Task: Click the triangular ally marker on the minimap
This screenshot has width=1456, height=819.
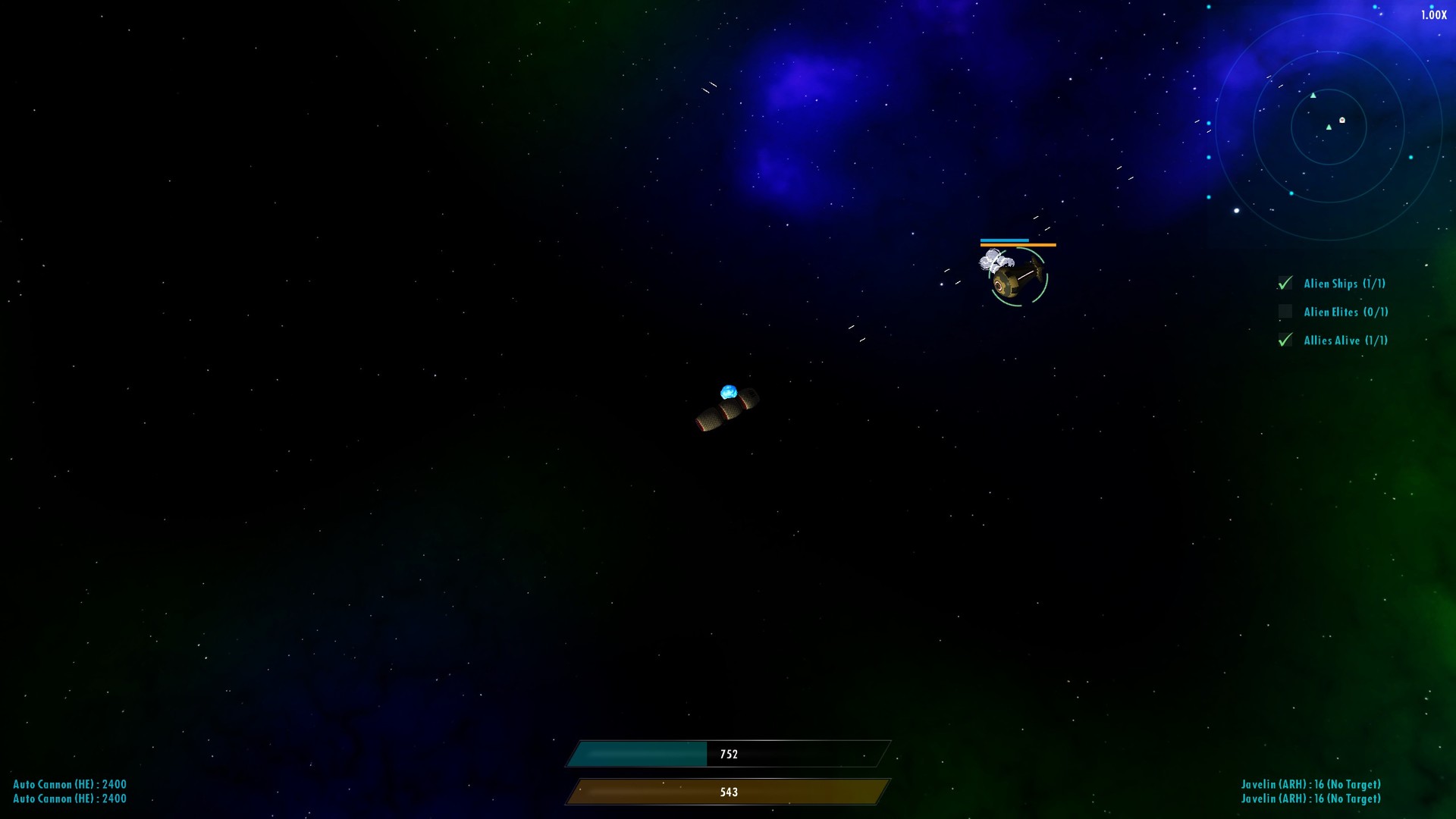Action: [1313, 96]
